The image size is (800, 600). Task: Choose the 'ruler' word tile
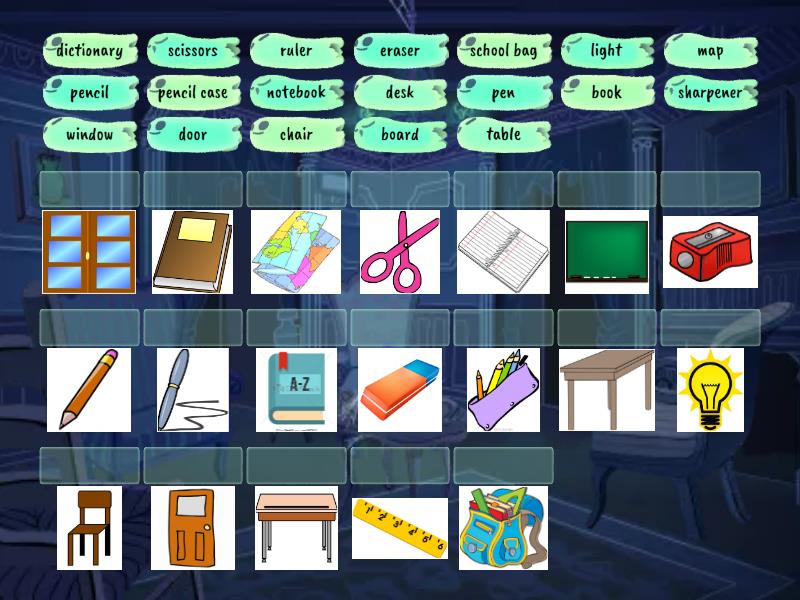297,50
